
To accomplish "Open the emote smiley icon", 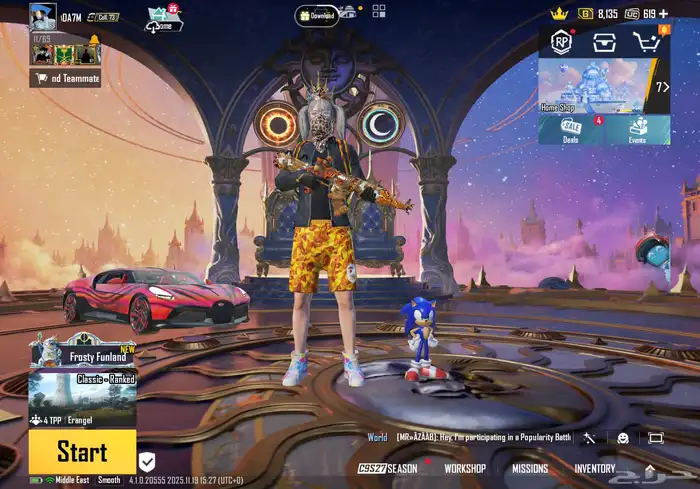I will pyautogui.click(x=622, y=437).
